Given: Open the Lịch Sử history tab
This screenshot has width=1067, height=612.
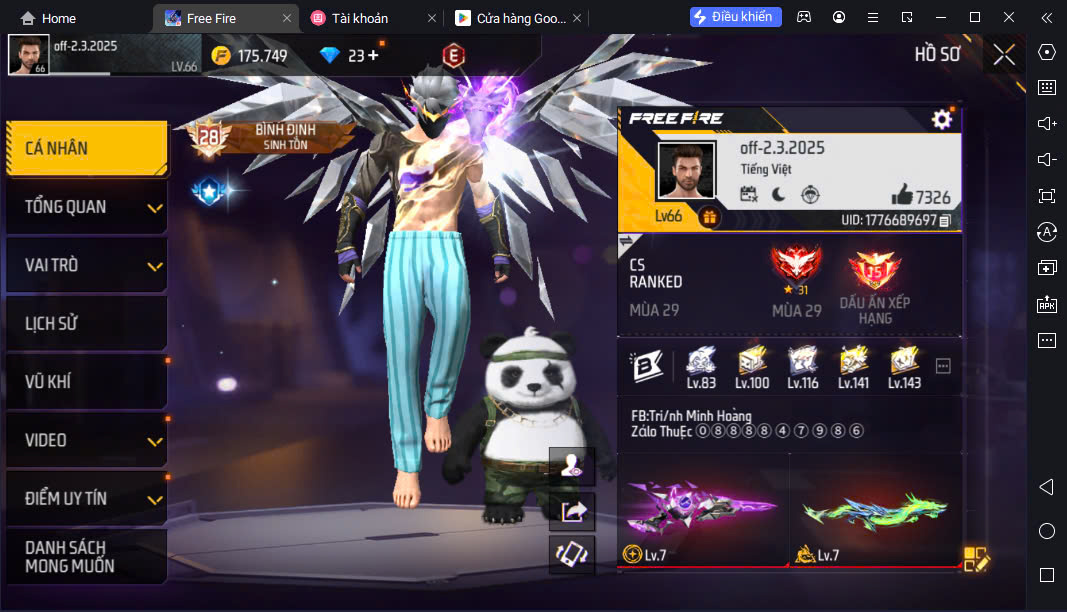Looking at the screenshot, I should pos(86,323).
